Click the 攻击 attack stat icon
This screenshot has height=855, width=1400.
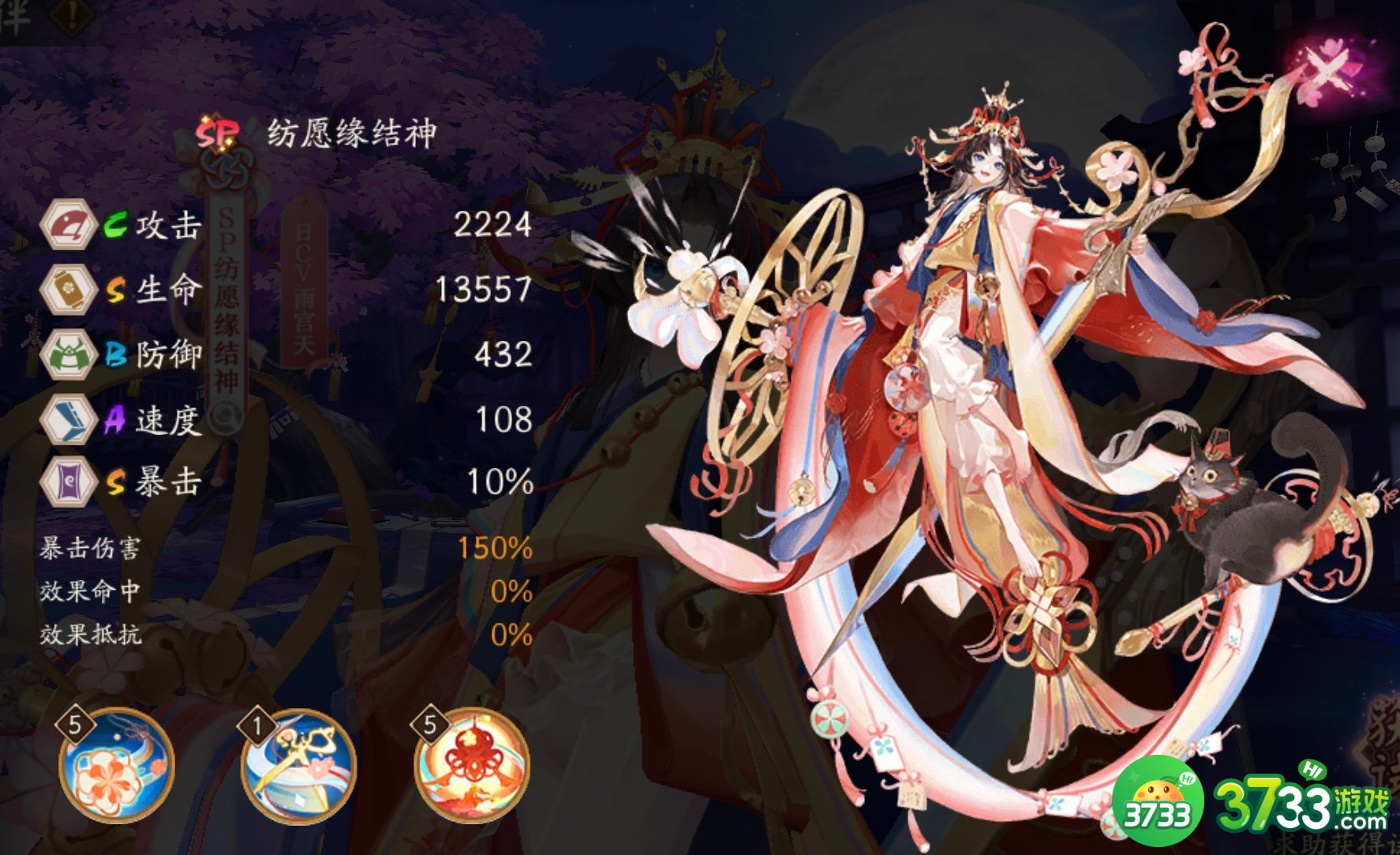pyautogui.click(x=69, y=227)
